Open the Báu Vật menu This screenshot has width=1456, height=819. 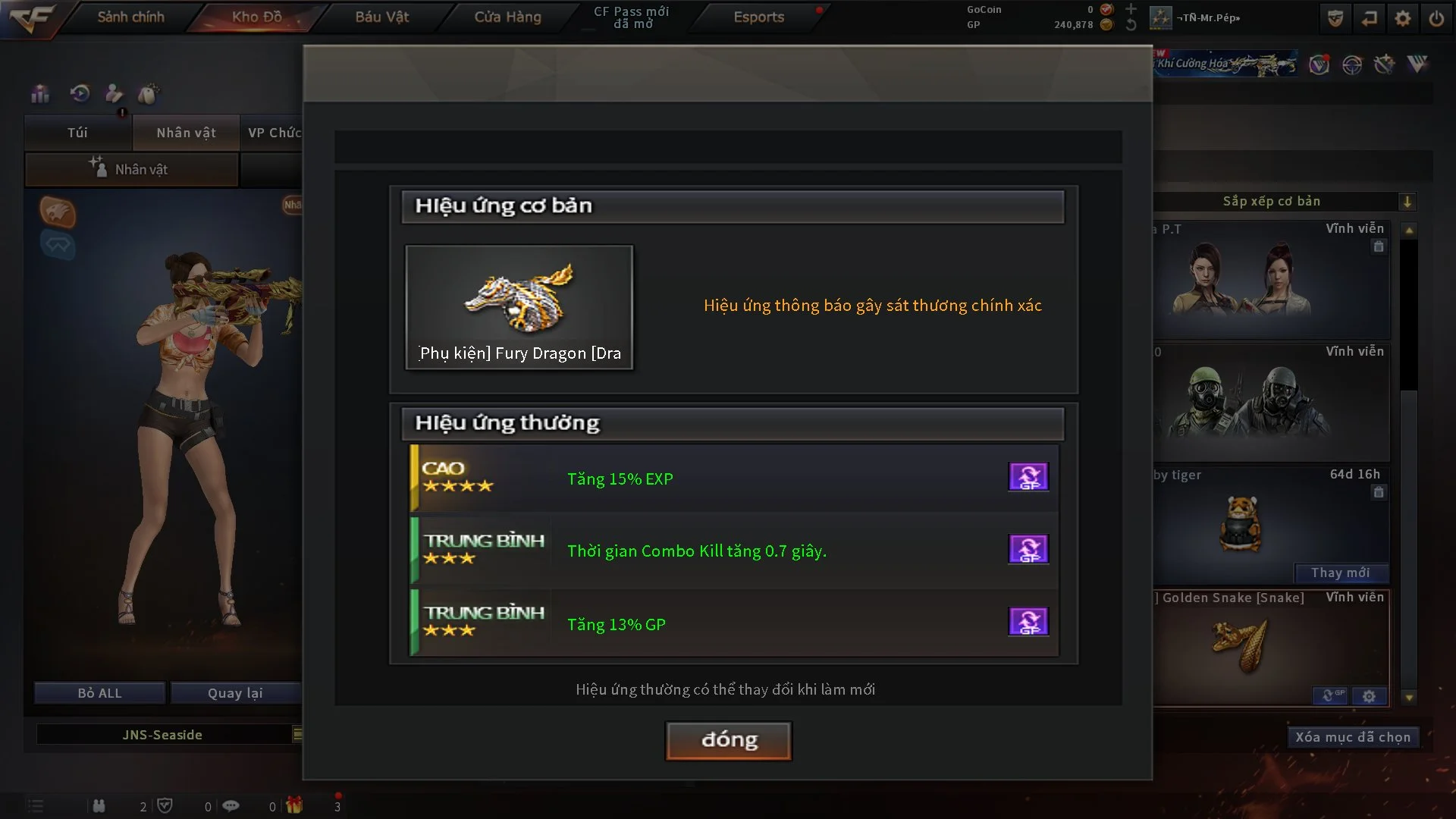tap(382, 17)
